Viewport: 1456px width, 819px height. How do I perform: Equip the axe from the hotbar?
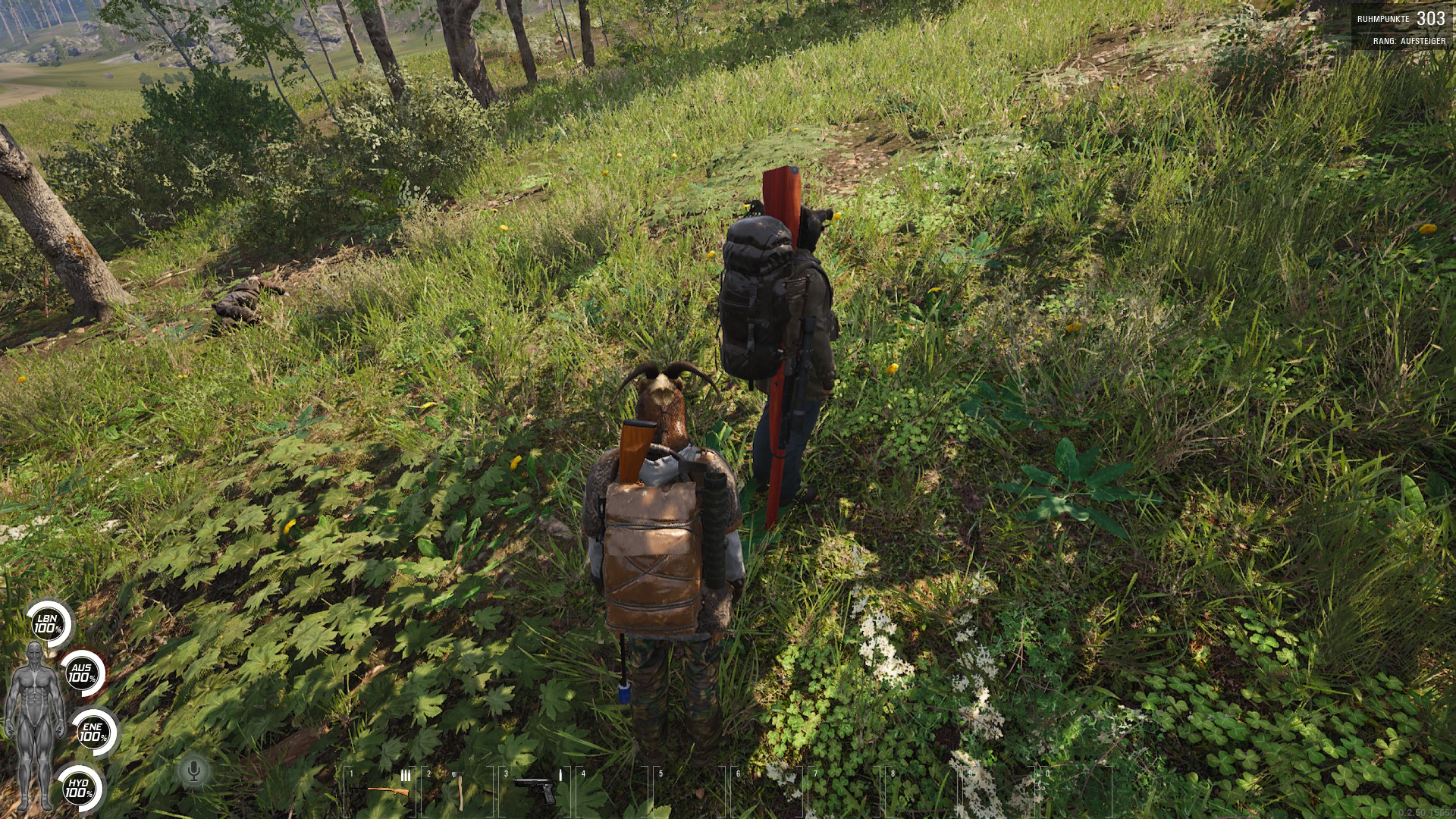tap(458, 791)
